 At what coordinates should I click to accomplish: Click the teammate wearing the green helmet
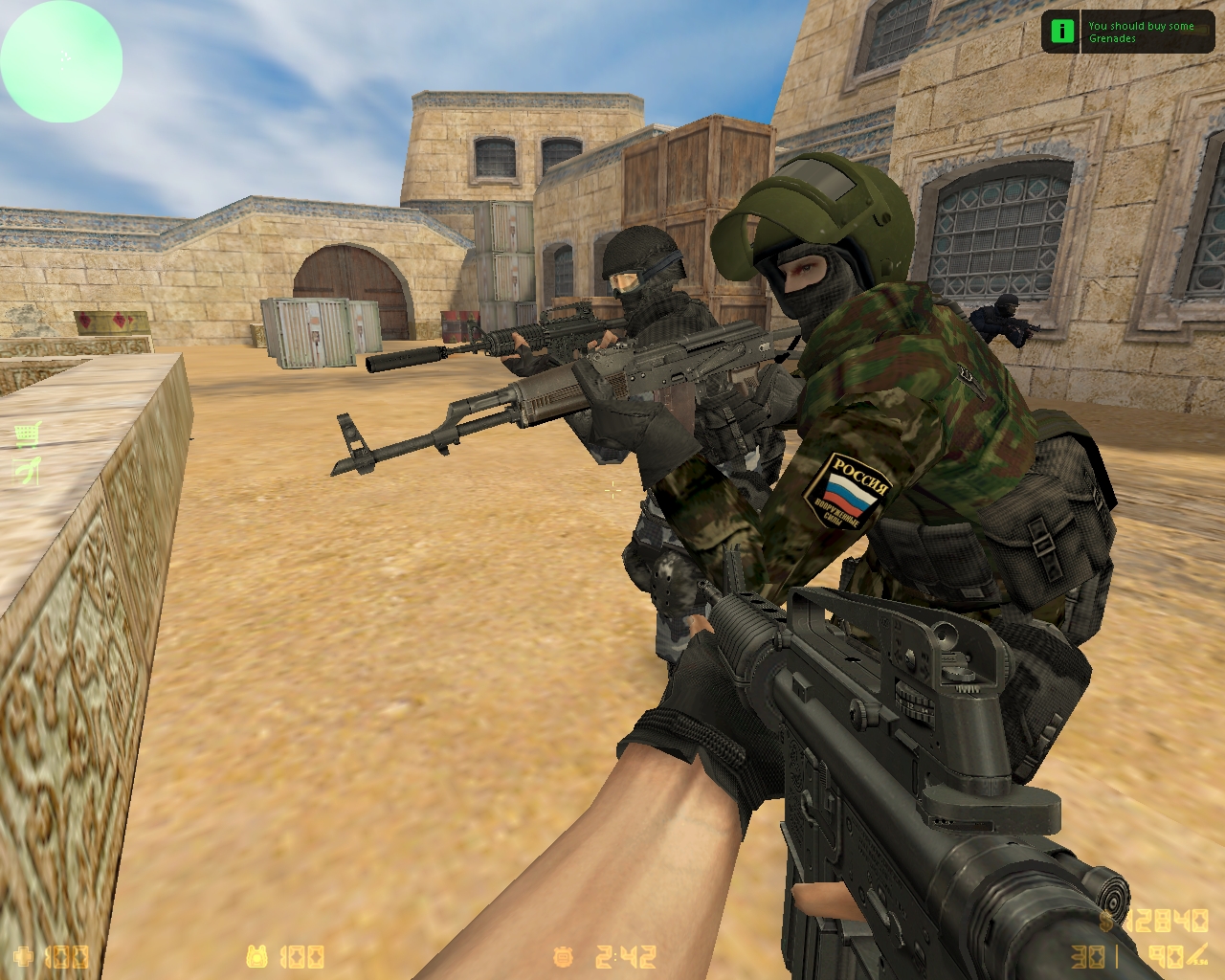[815, 220]
